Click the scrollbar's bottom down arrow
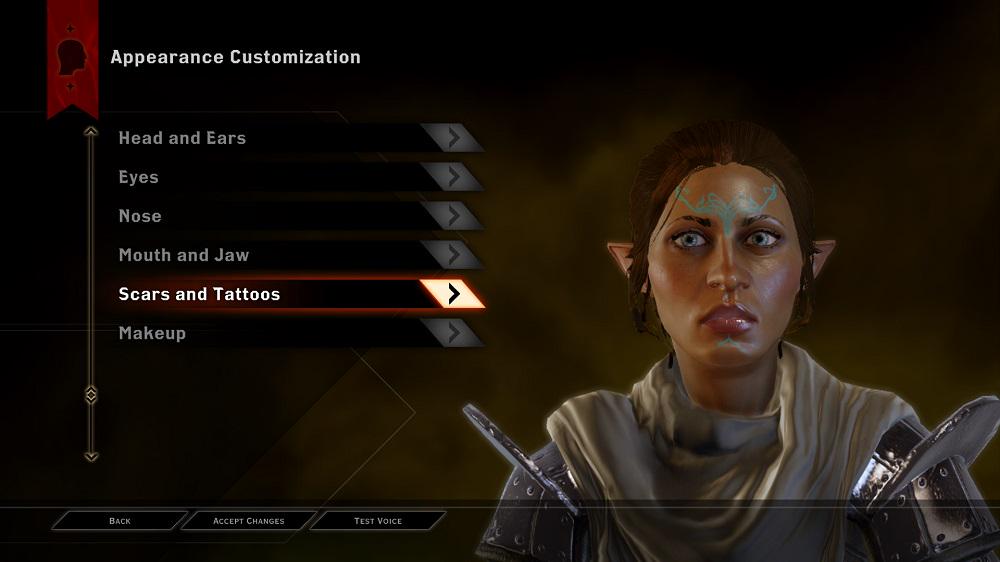Viewport: 1000px width, 562px height. [x=91, y=456]
